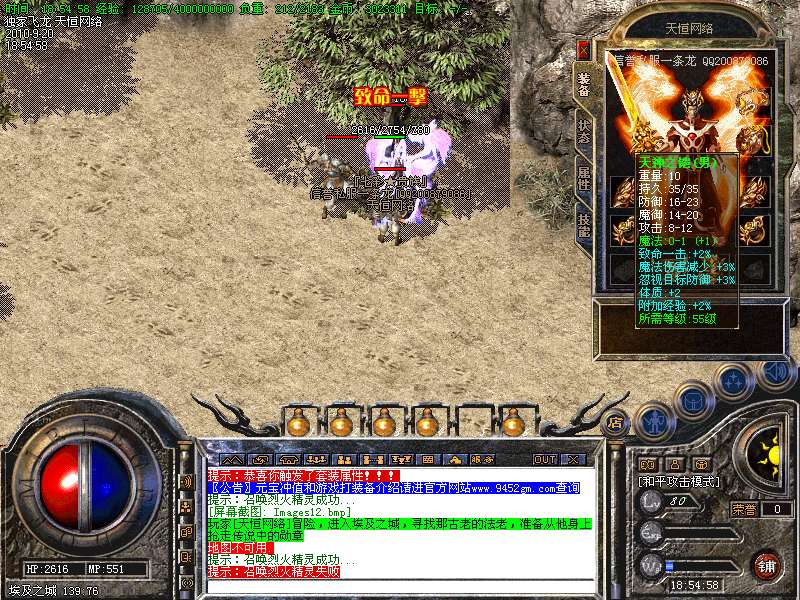Click the mountain icon on chat toolbar
This screenshot has width=800, height=600.
(232, 459)
